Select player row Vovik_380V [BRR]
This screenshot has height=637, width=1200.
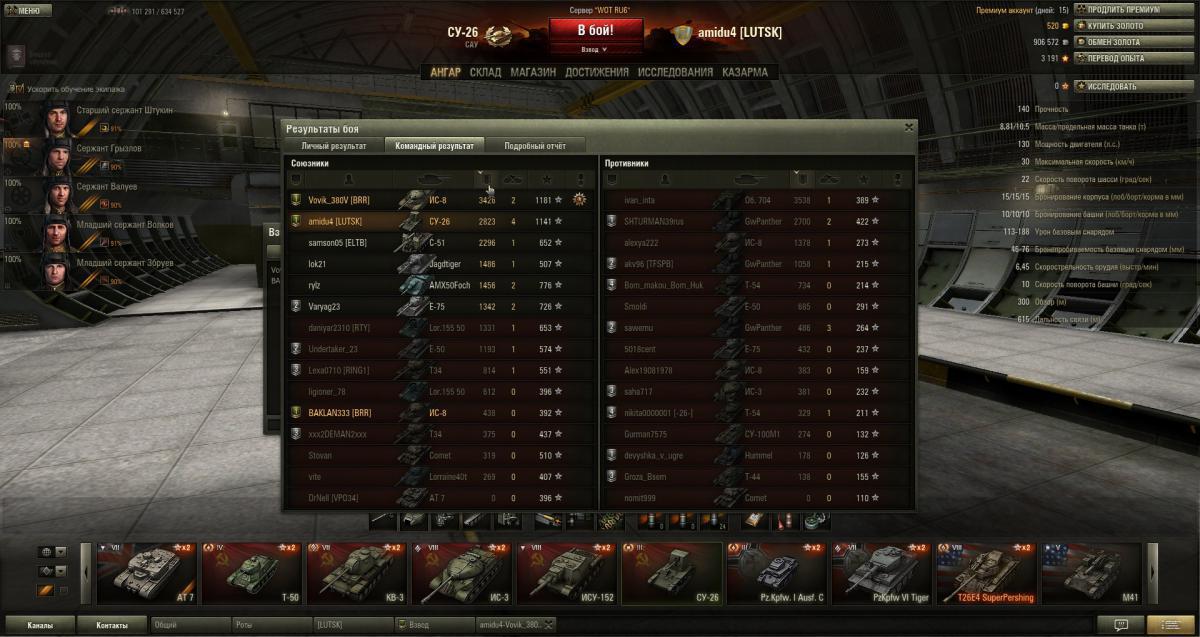(x=340, y=201)
